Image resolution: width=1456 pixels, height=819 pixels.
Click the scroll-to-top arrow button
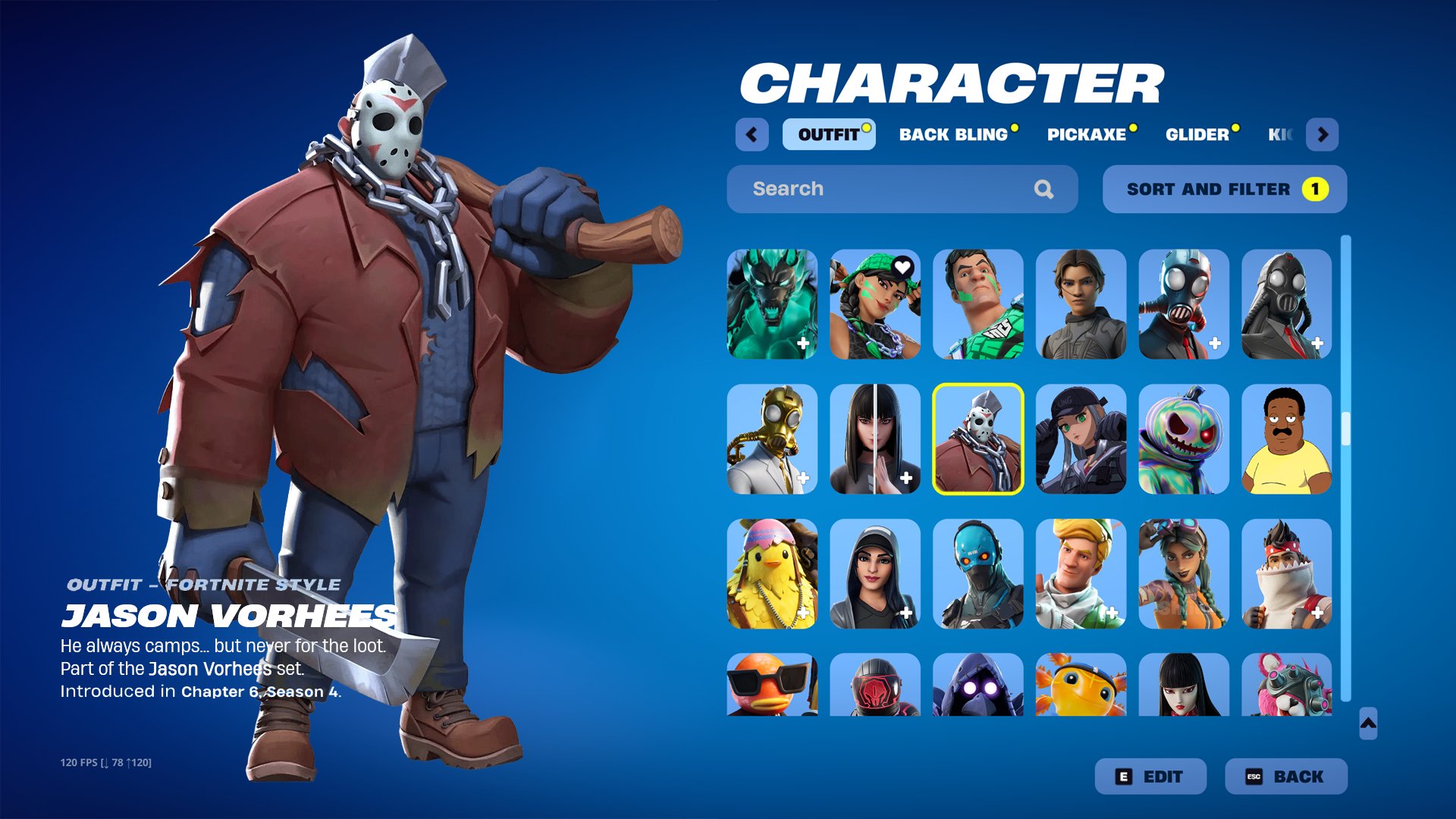coord(1368,723)
